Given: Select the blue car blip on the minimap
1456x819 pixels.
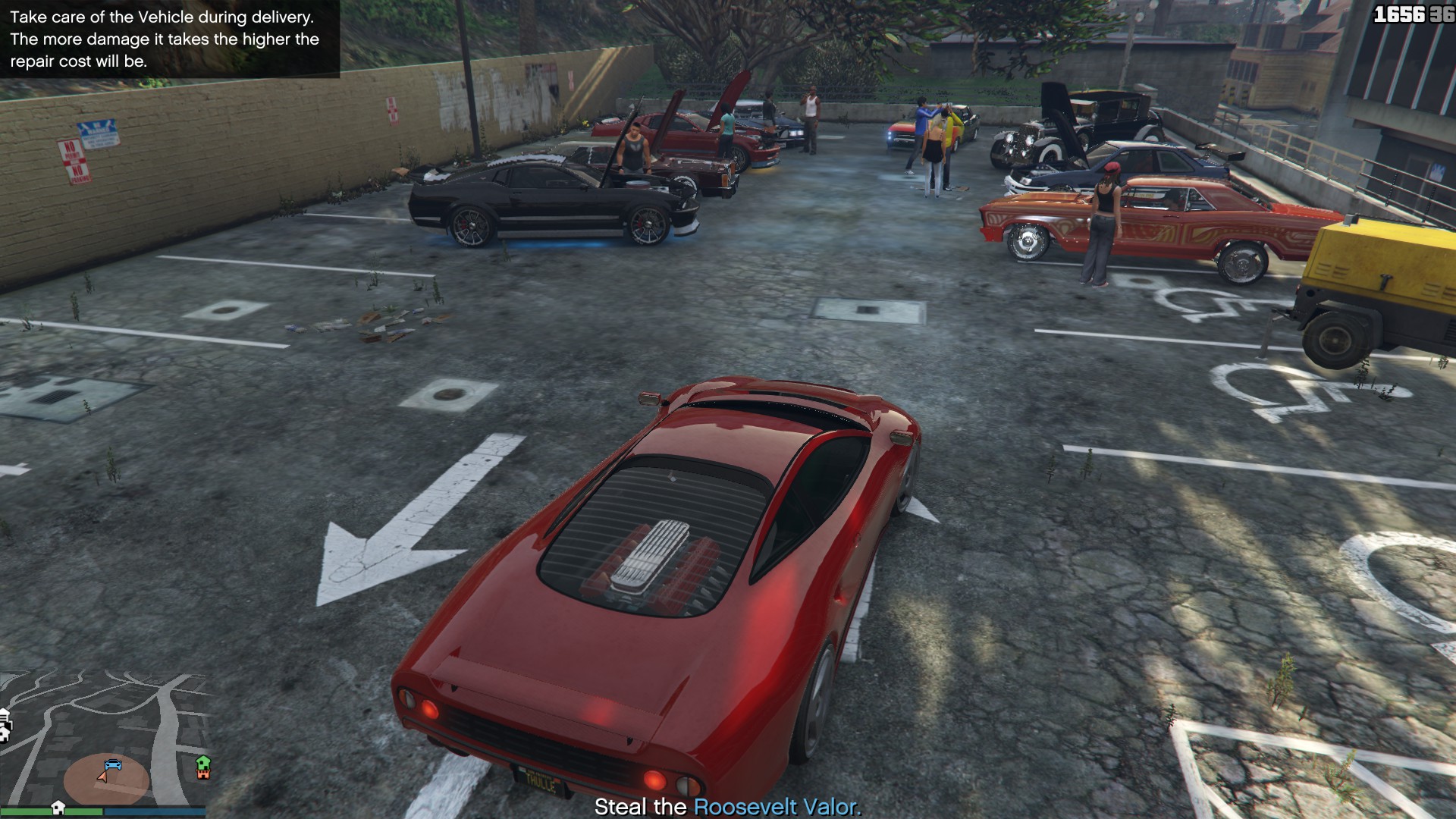Looking at the screenshot, I should [112, 764].
